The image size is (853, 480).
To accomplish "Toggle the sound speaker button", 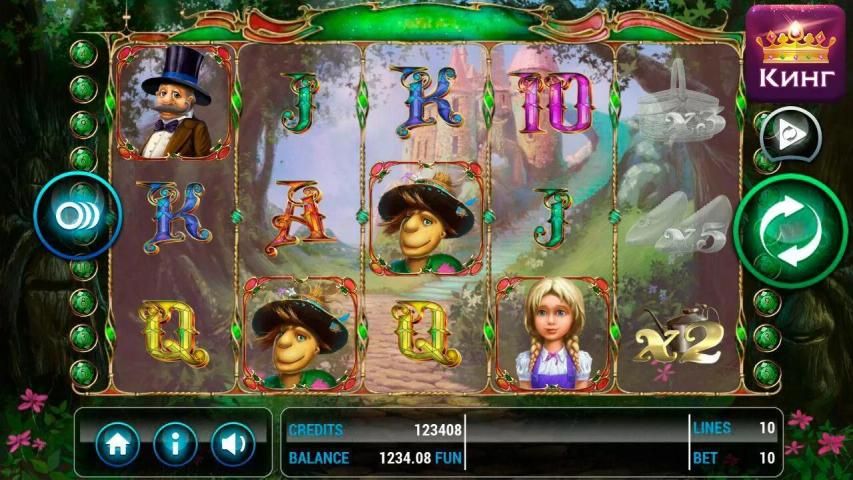I will tap(232, 443).
